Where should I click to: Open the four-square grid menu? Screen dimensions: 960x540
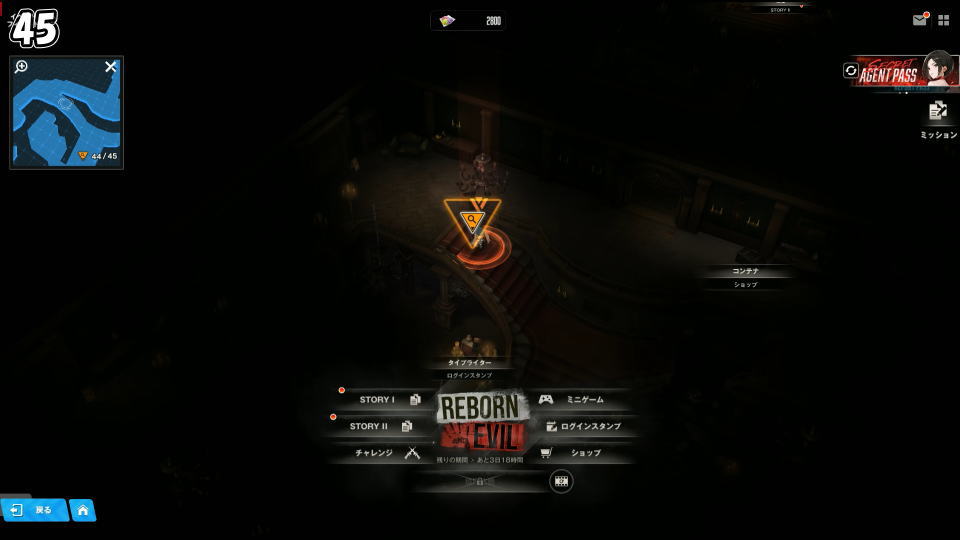click(943, 20)
